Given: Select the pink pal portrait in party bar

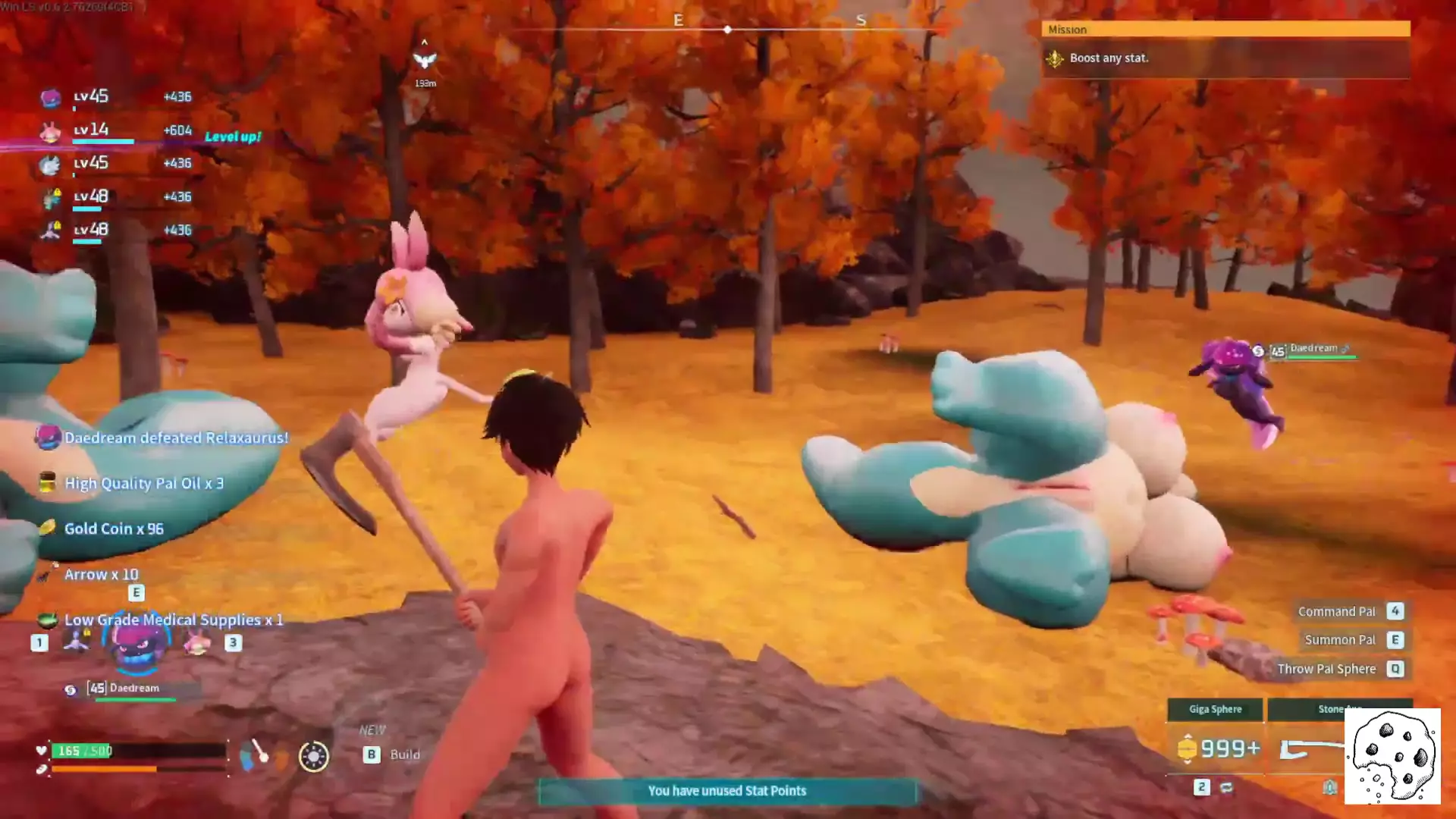Looking at the screenshot, I should click(x=198, y=643).
